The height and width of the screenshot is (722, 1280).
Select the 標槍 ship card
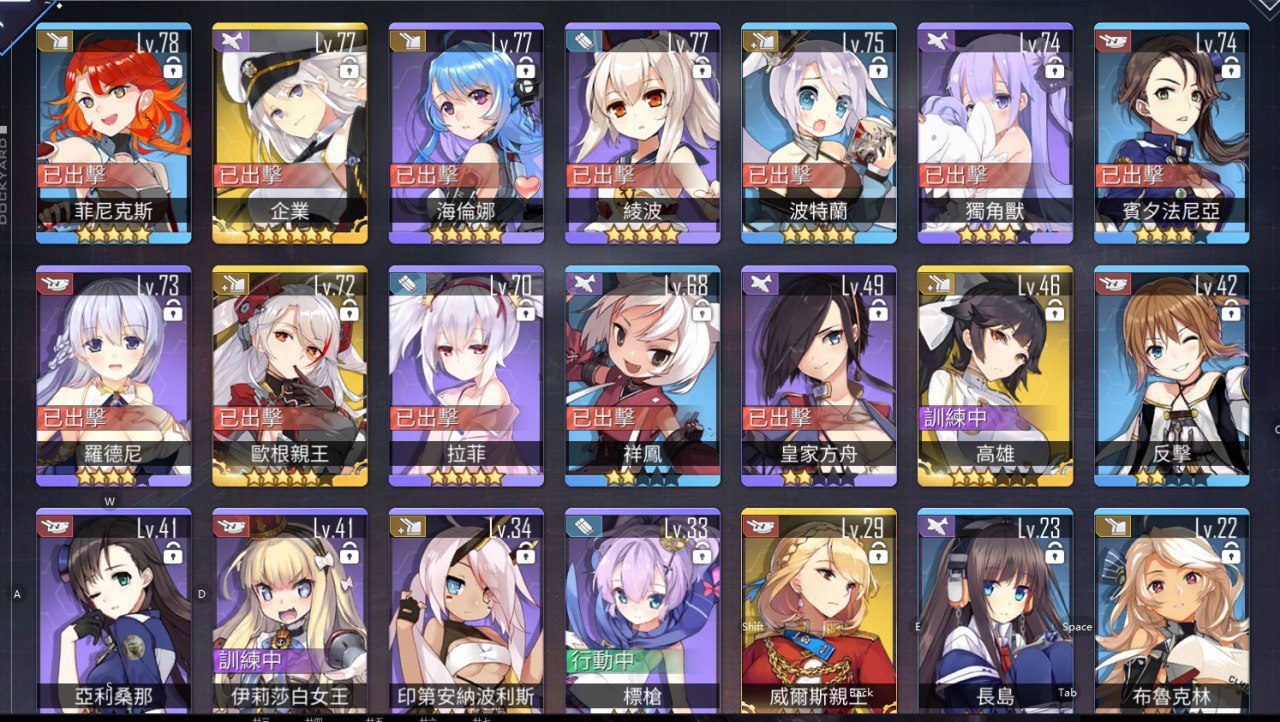pyautogui.click(x=642, y=610)
